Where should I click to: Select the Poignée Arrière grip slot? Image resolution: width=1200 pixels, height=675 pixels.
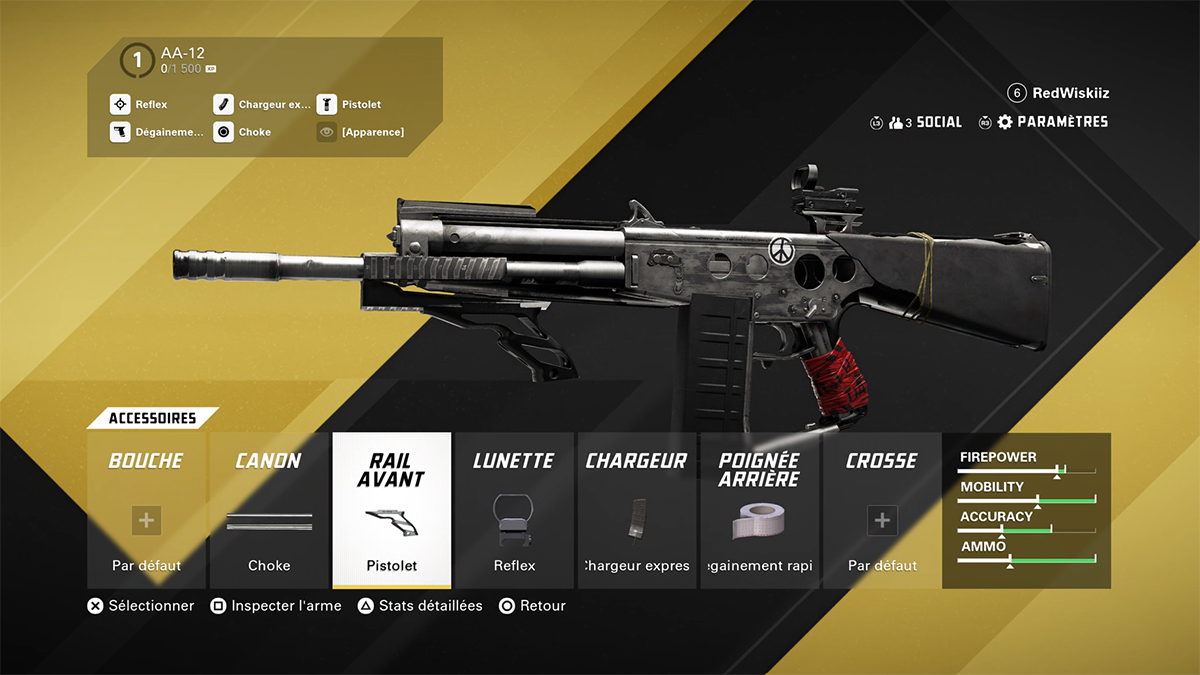(x=759, y=511)
